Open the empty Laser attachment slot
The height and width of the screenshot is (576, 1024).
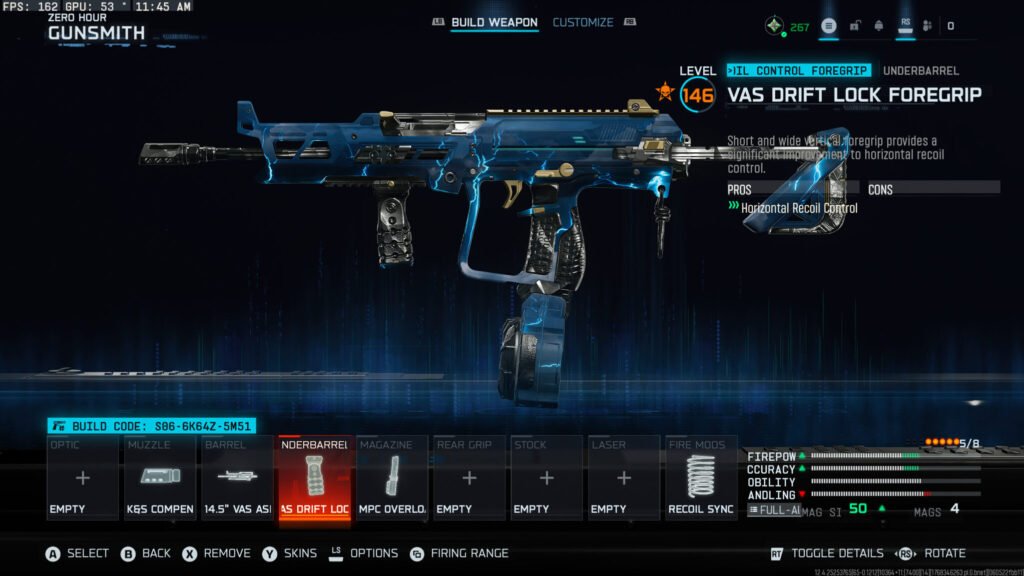point(623,478)
